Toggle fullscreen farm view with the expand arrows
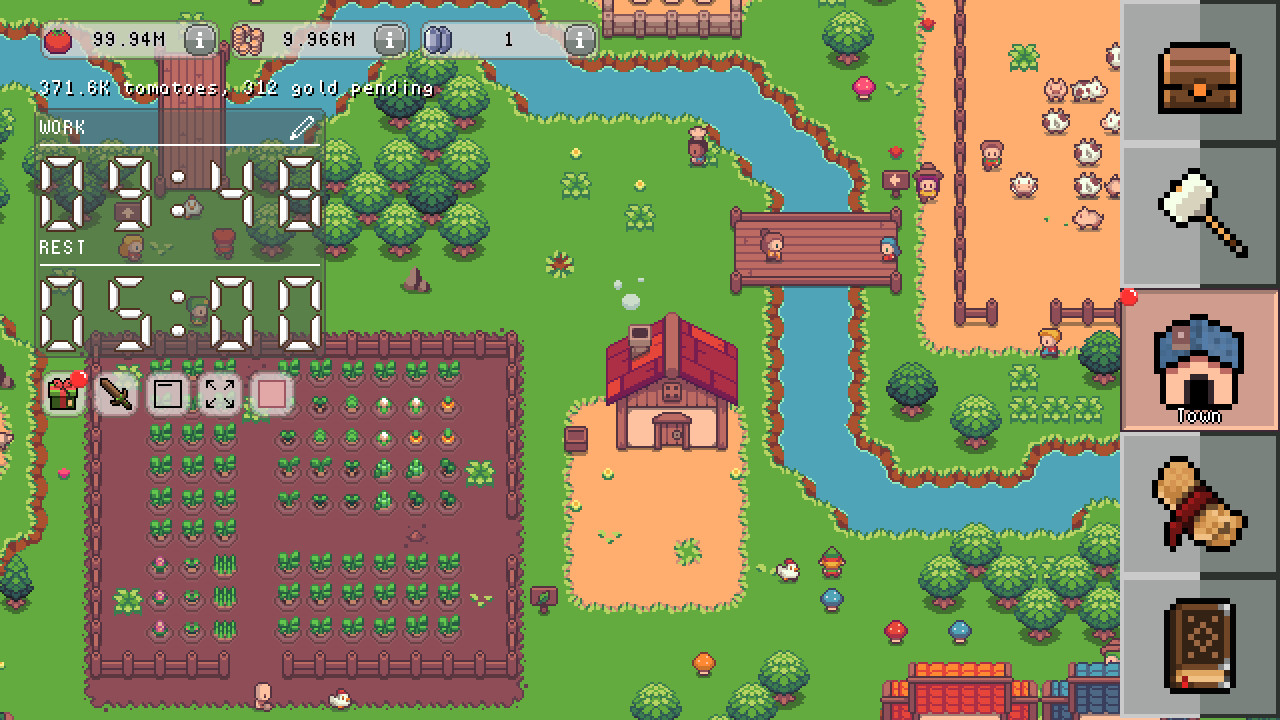This screenshot has width=1280, height=720. pos(218,394)
